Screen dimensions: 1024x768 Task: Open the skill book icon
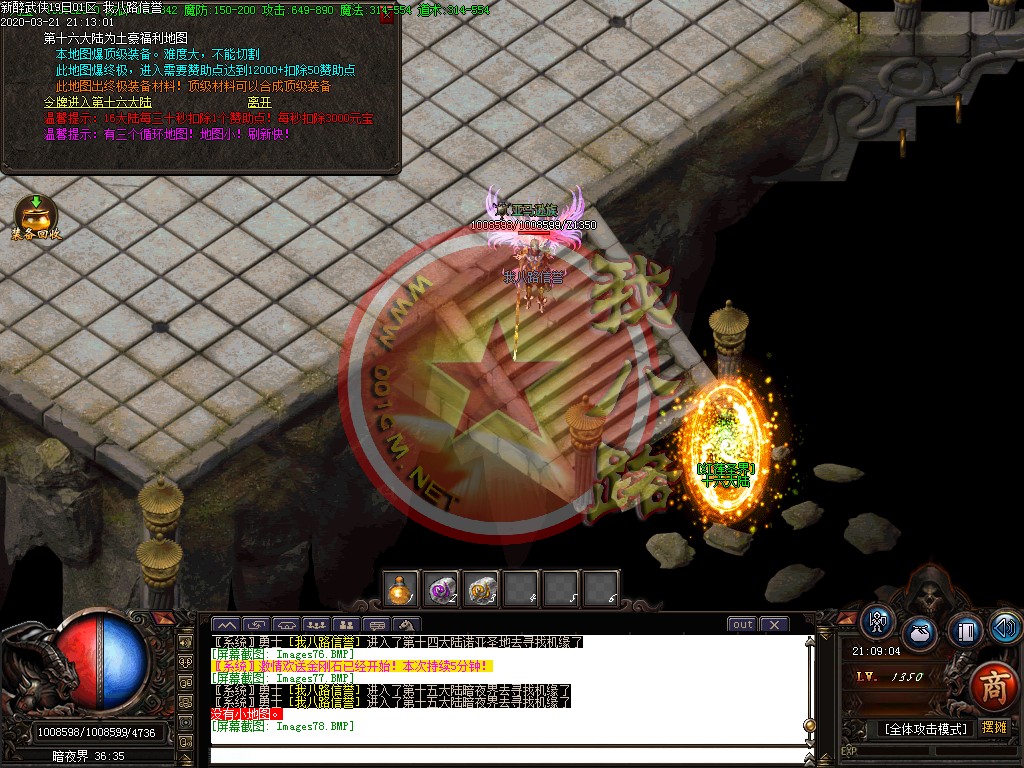[x=965, y=631]
